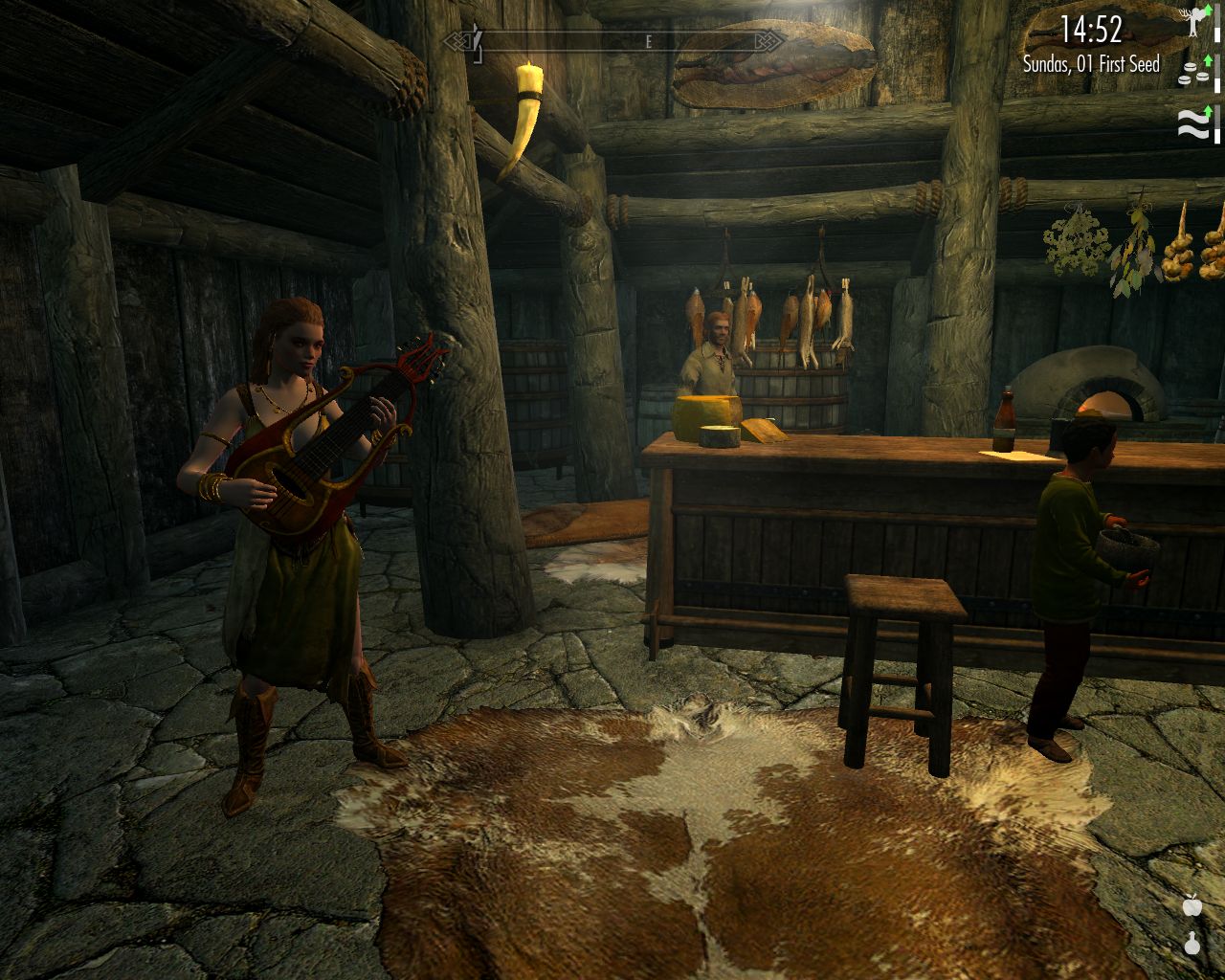The width and height of the screenshot is (1225, 980).
Task: Click the stacked coins status icon
Action: tap(1192, 74)
